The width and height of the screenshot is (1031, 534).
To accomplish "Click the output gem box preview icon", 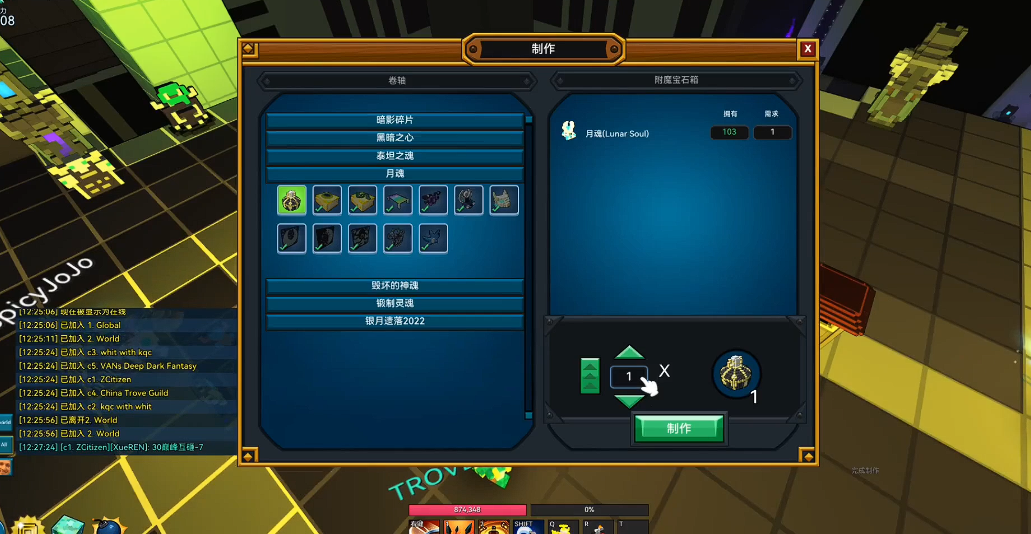I will click(737, 374).
